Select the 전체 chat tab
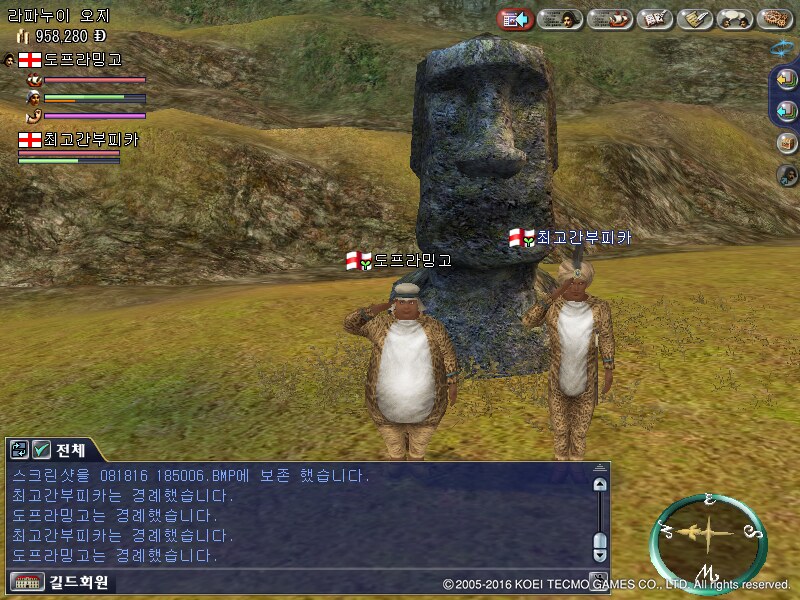Image resolution: width=800 pixels, height=600 pixels. tap(71, 449)
